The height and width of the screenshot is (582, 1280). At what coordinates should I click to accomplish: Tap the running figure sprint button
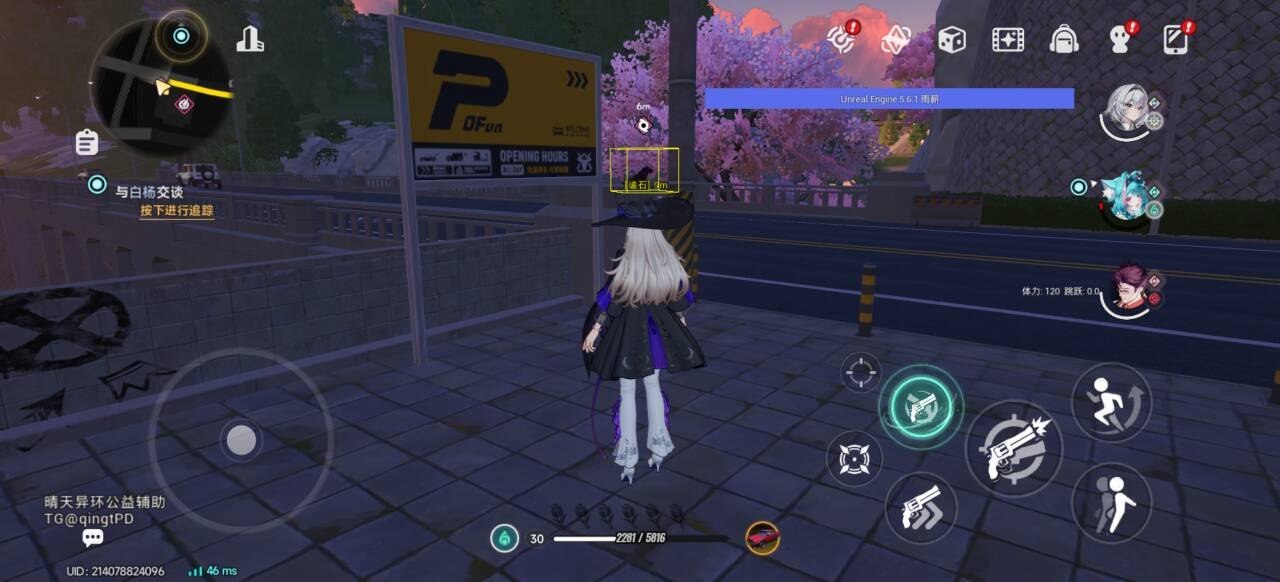click(1111, 401)
